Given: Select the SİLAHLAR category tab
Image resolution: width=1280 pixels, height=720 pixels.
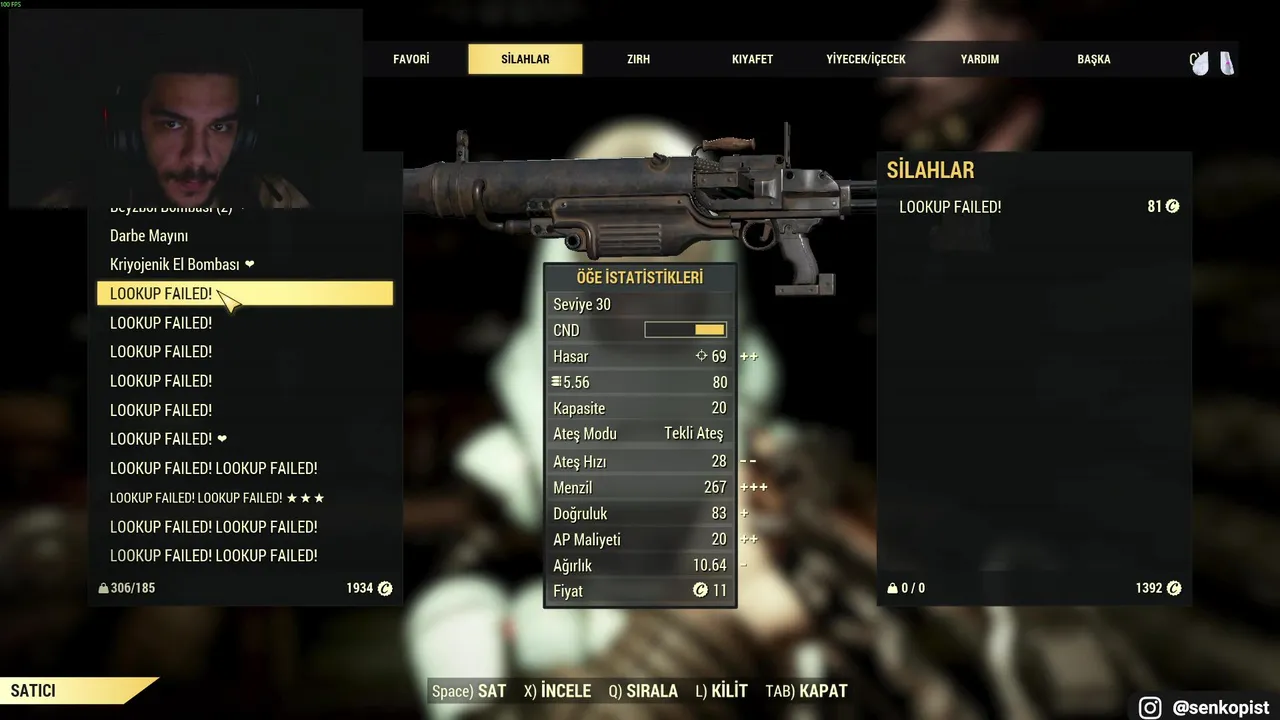Looking at the screenshot, I should [525, 59].
